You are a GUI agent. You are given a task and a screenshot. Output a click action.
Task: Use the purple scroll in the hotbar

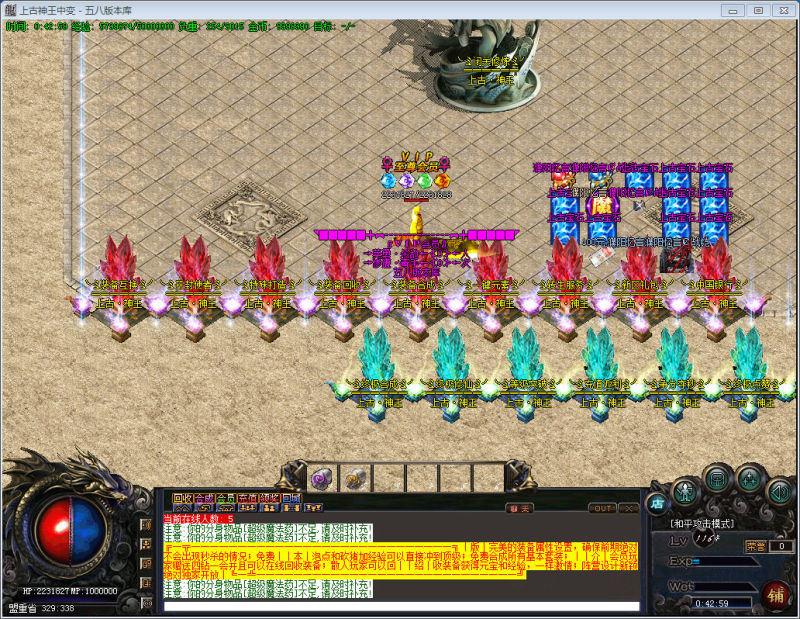[321, 478]
